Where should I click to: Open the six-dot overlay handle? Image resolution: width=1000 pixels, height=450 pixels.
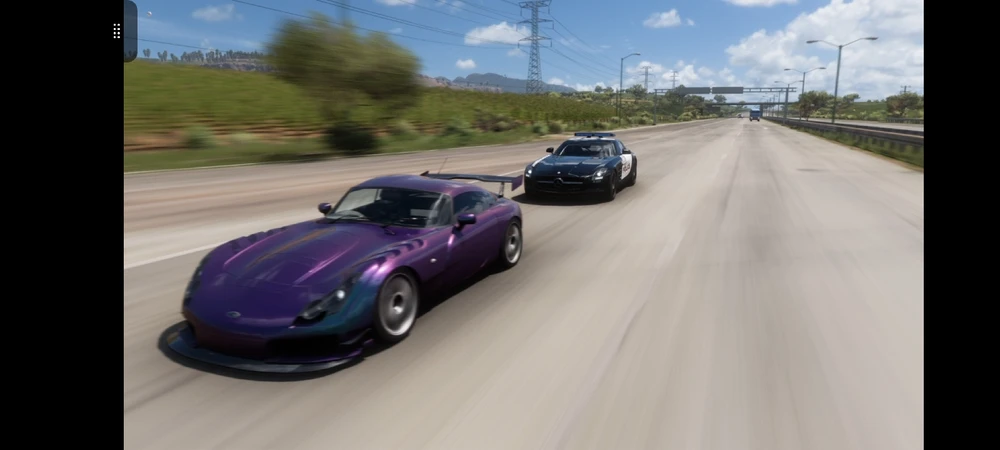coord(117,31)
